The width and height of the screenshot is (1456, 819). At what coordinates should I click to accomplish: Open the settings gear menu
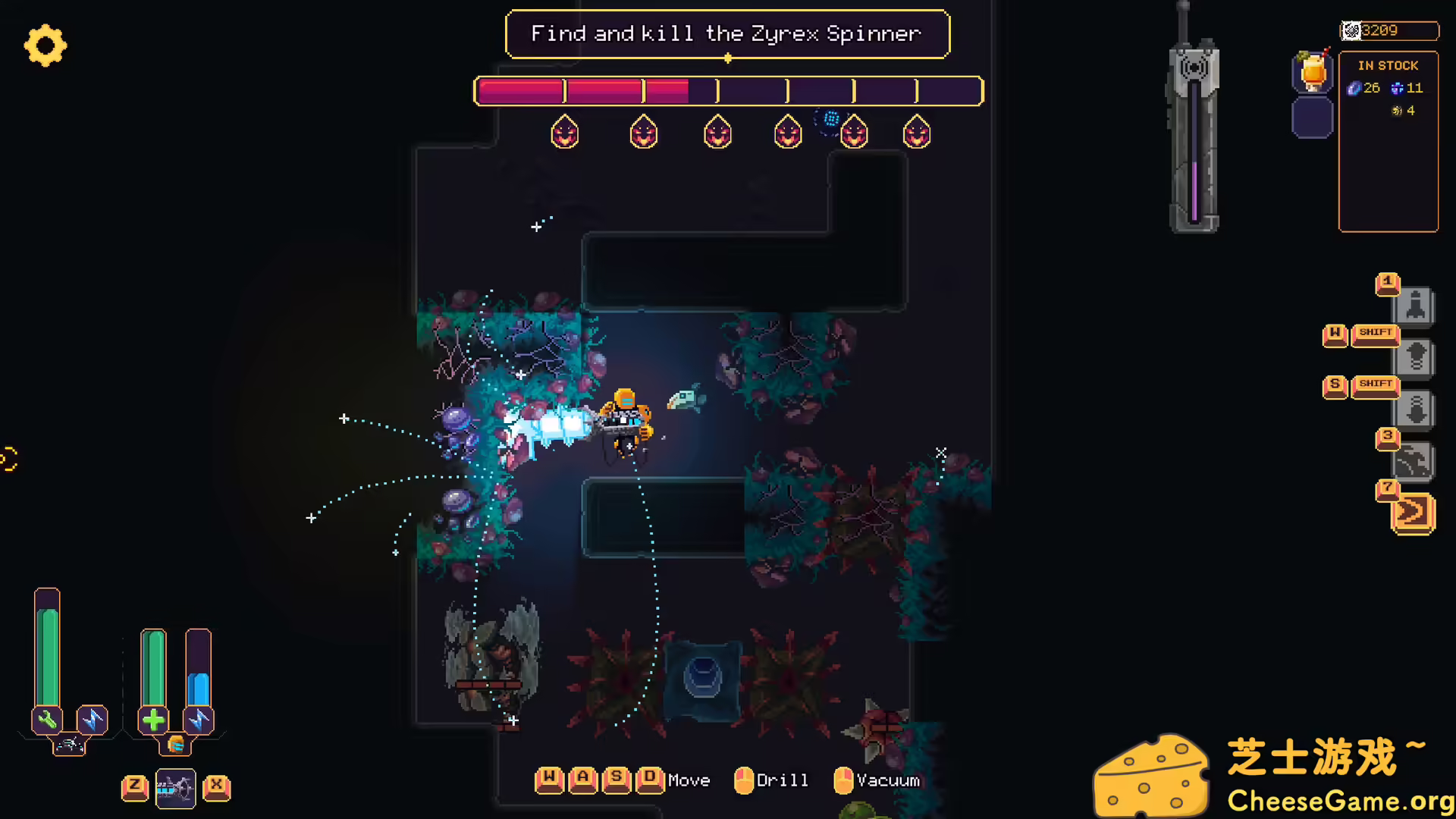(x=45, y=45)
